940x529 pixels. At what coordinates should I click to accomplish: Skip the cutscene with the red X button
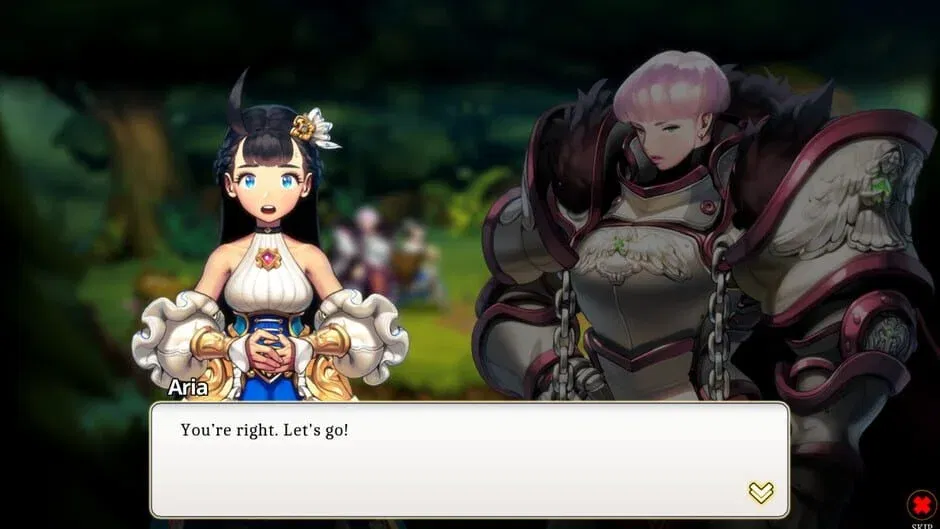tap(921, 504)
